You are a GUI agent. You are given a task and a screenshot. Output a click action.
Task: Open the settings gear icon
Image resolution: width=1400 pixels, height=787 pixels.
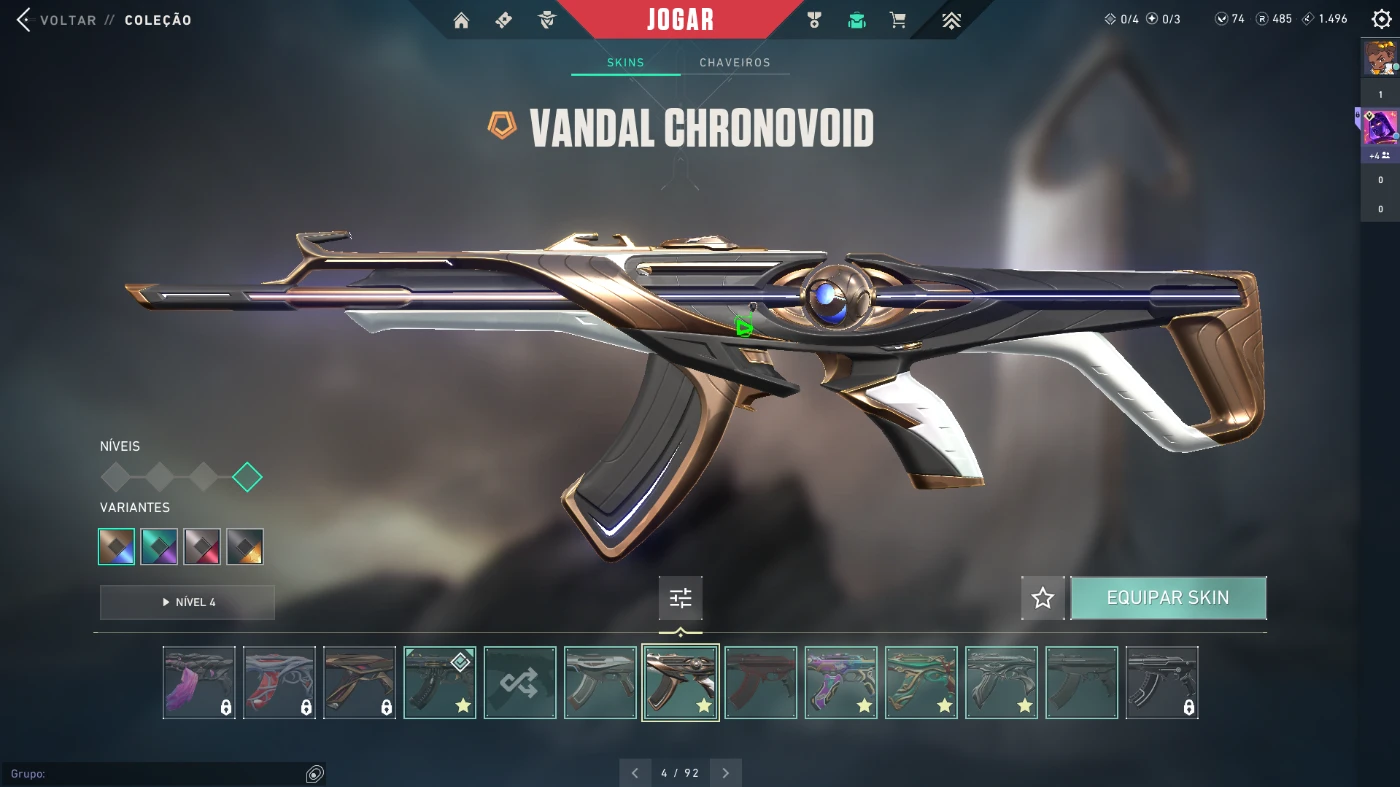(x=1381, y=19)
